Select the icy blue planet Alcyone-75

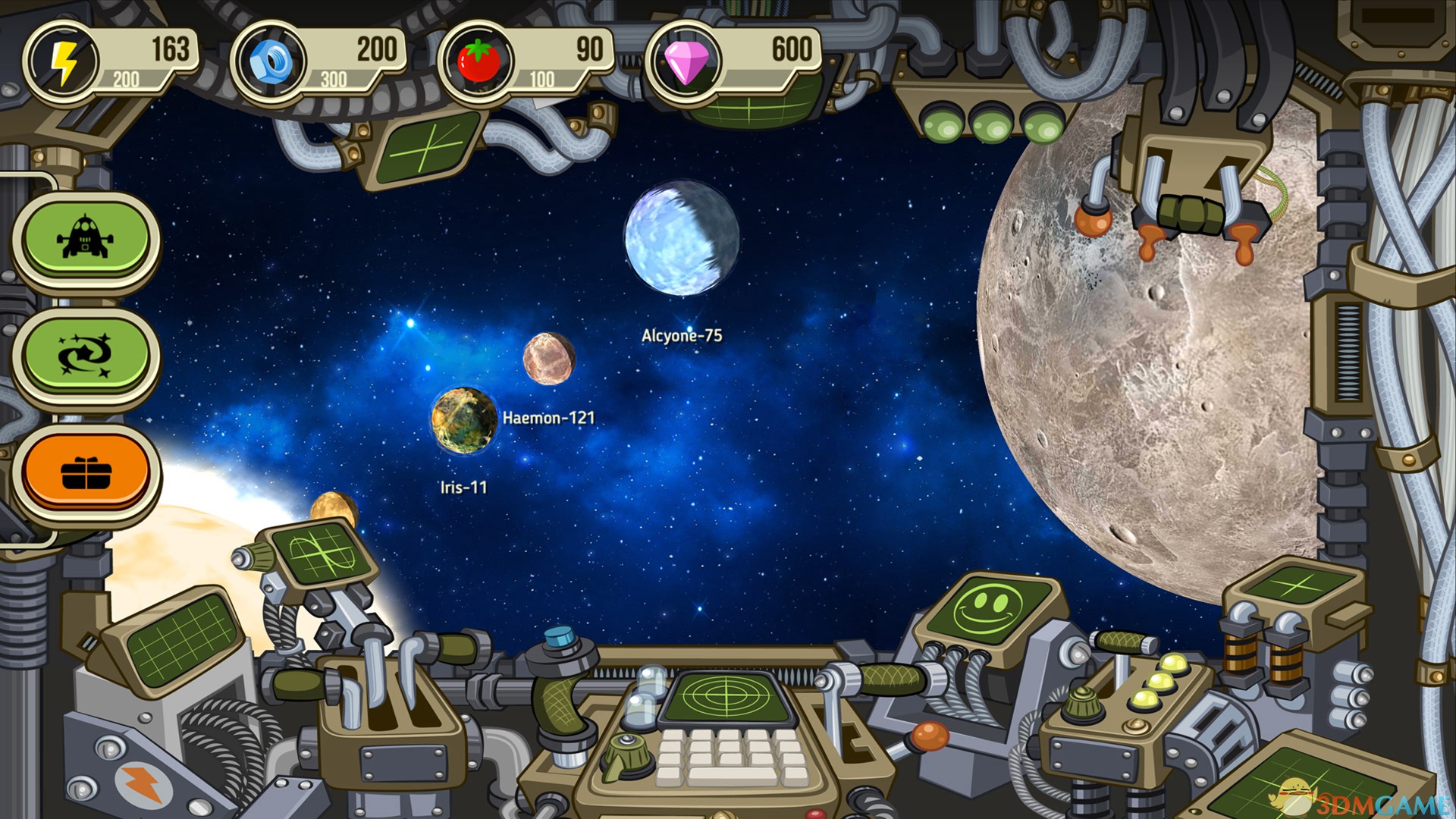[681, 238]
